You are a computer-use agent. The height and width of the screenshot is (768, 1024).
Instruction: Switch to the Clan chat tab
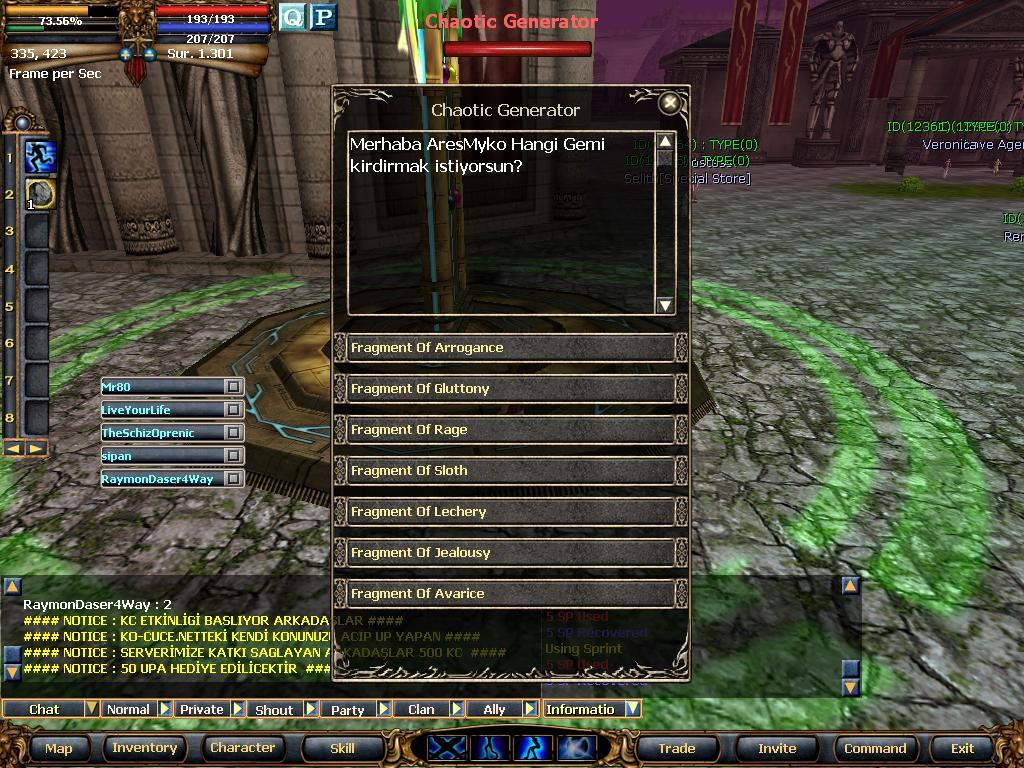[x=421, y=709]
